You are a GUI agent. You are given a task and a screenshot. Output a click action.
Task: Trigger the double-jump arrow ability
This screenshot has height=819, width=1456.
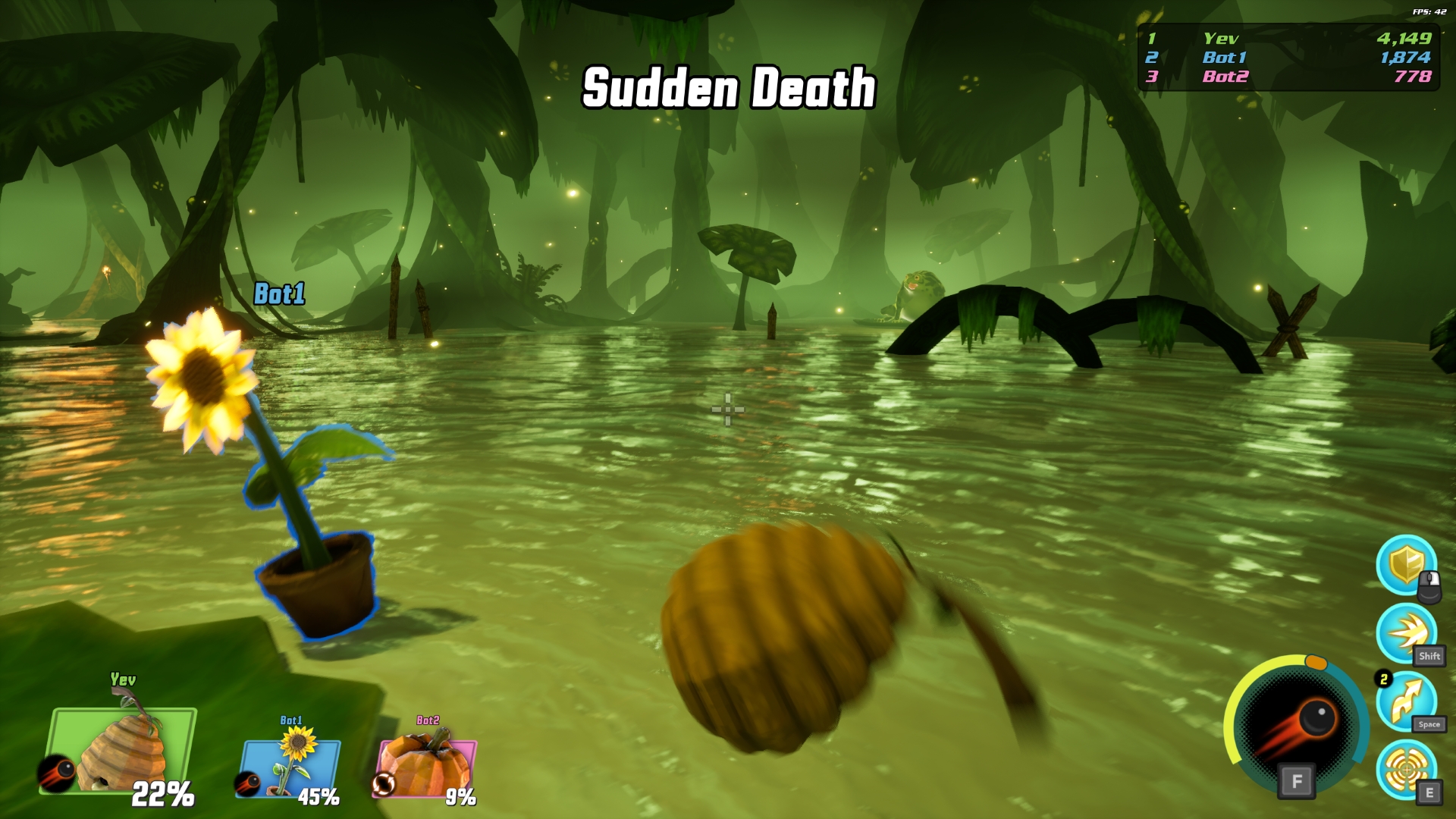point(1406,701)
